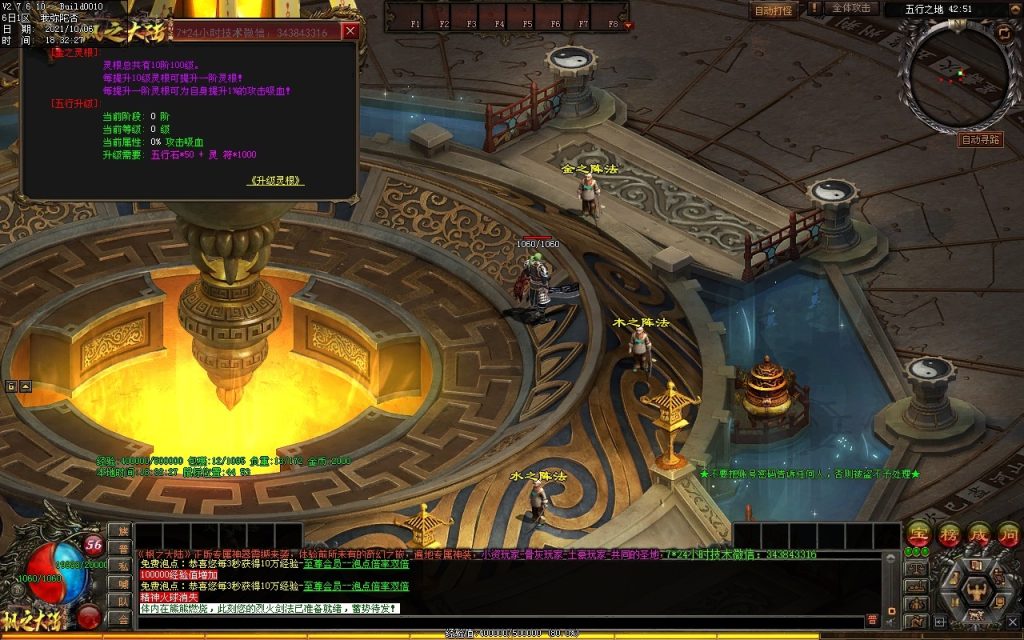This screenshot has height=640, width=1024.
Task: Click the green VIP link in chat
Action: 356,564
